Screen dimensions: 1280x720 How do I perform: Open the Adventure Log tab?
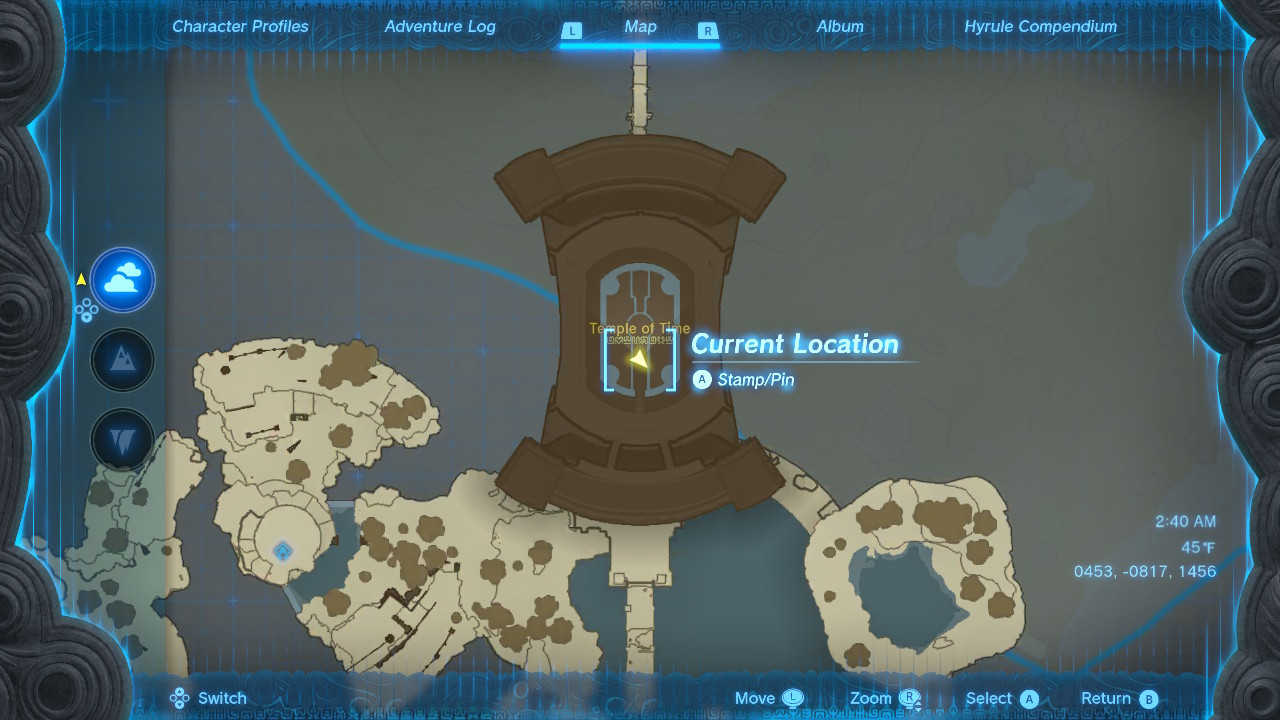440,26
